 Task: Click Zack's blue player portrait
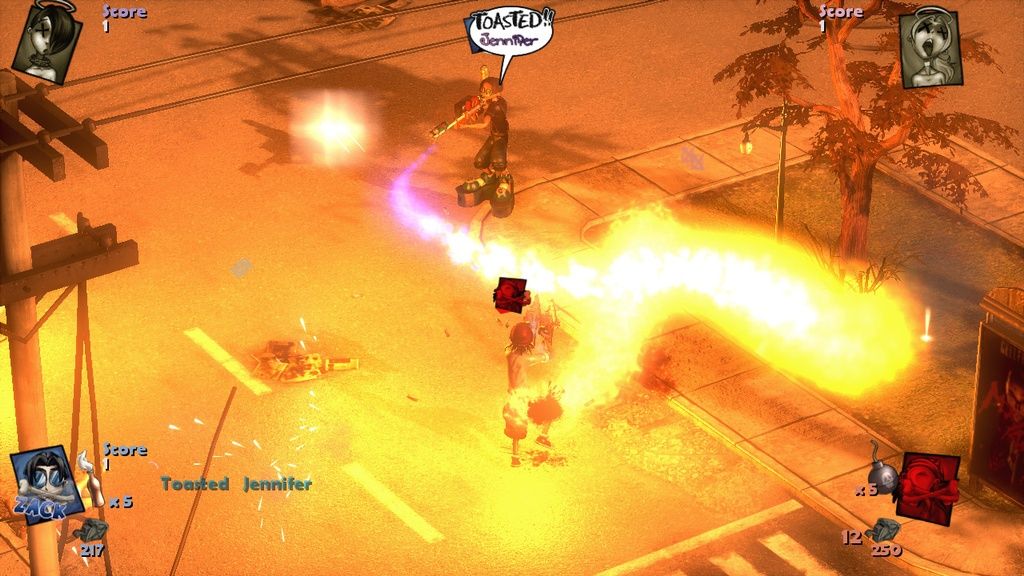pyautogui.click(x=46, y=484)
